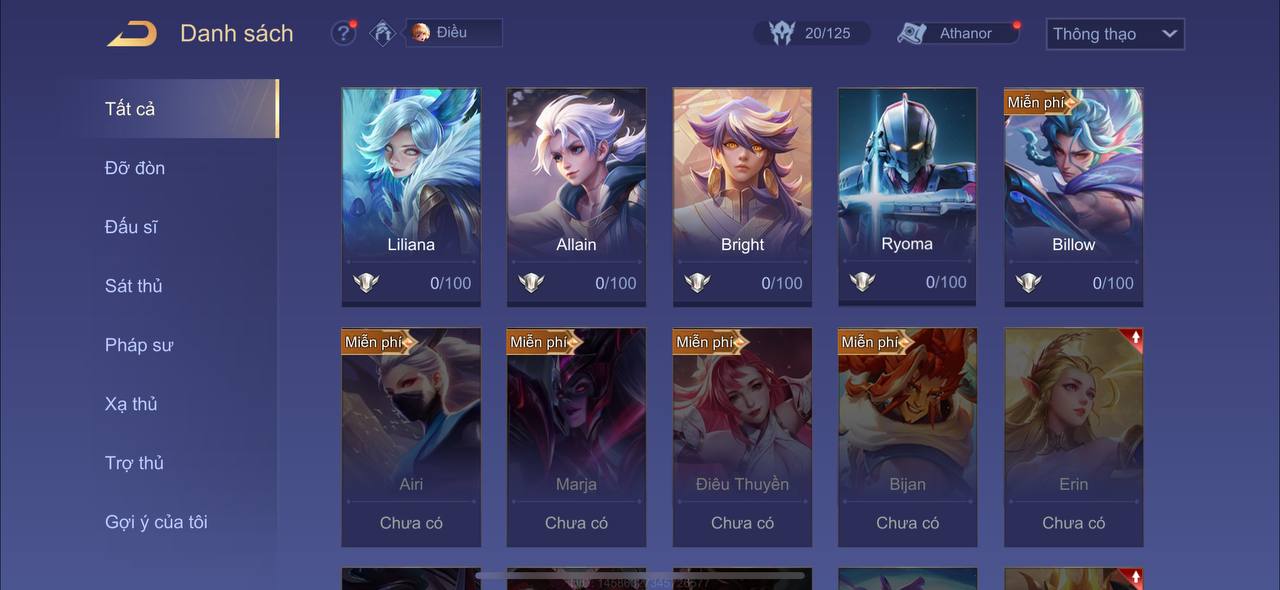This screenshot has height=590, width=1280.
Task: Select the Sát thủ category
Action: tap(134, 286)
